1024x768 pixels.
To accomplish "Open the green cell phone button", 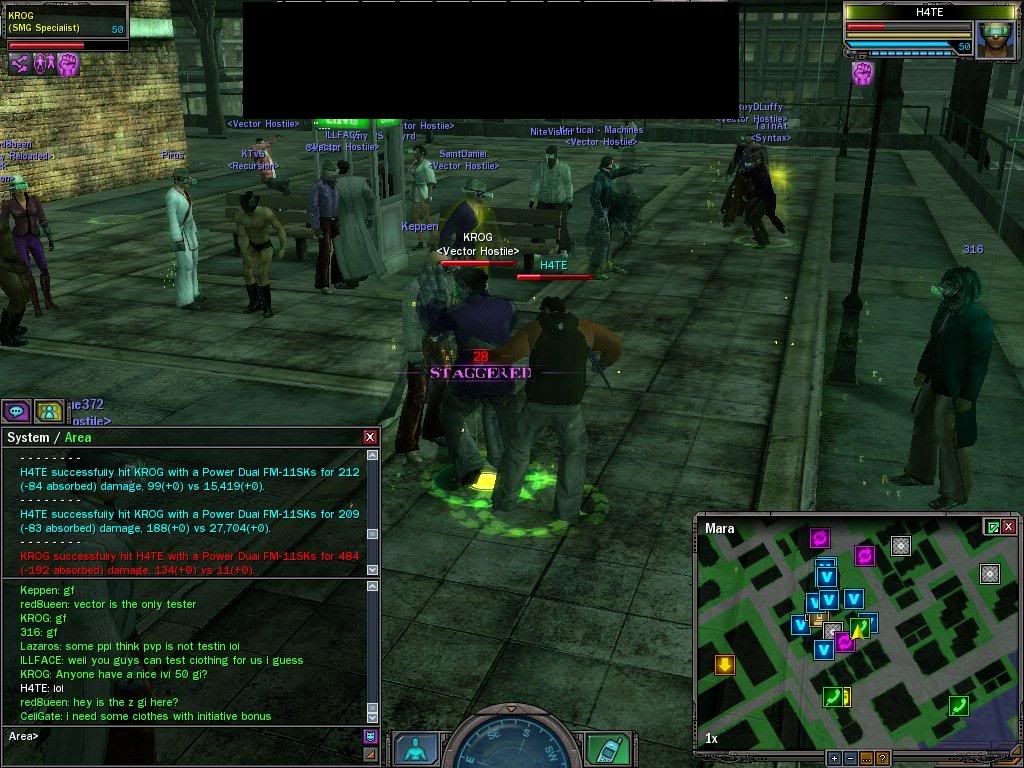I will [607, 748].
